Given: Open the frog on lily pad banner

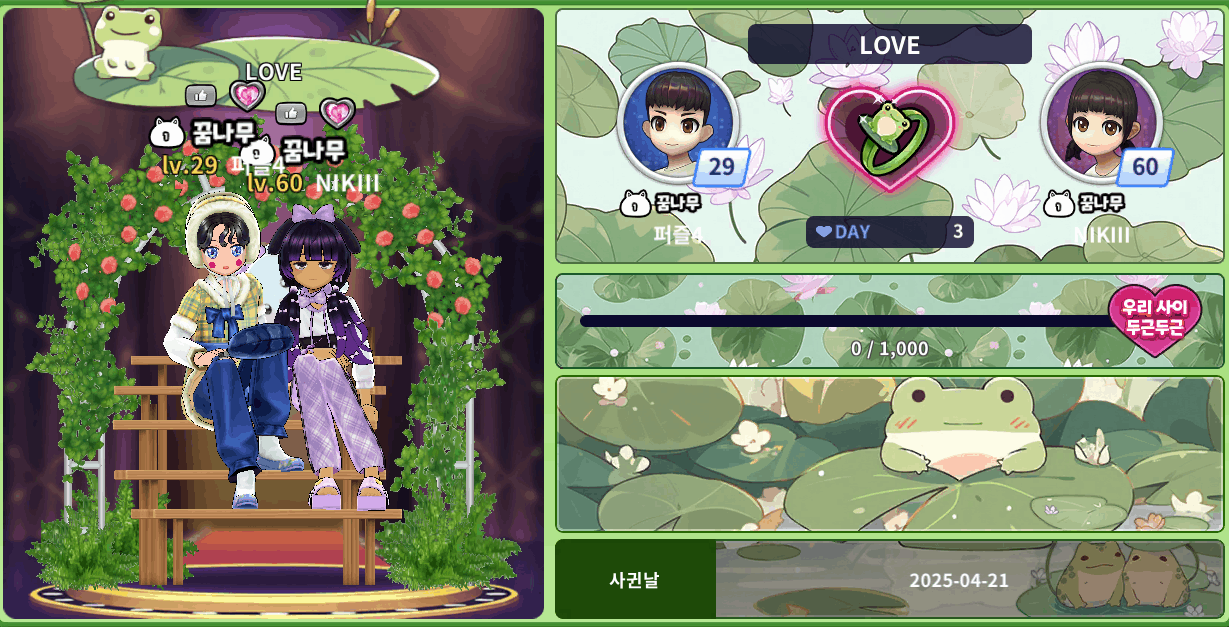Looking at the screenshot, I should (x=889, y=454).
